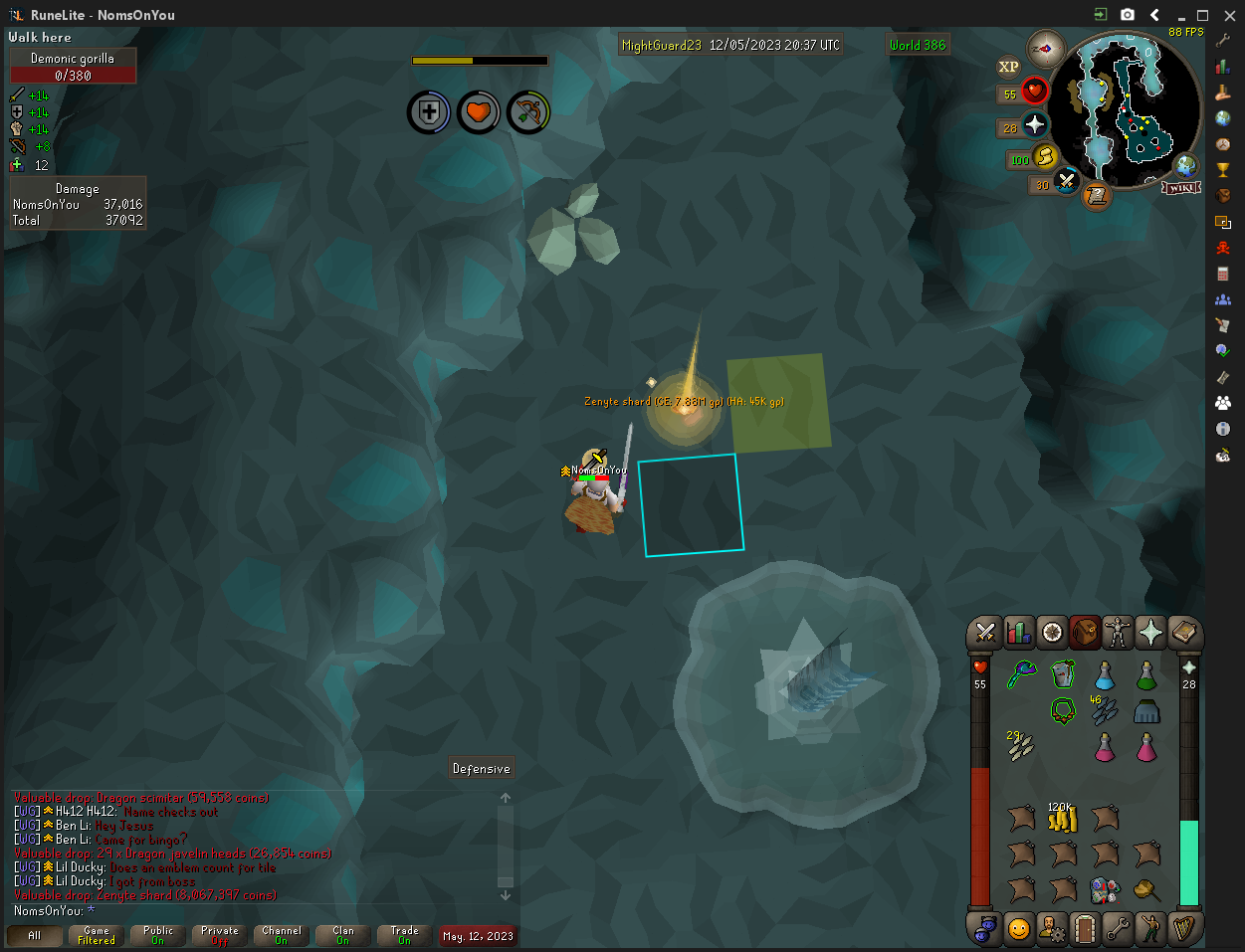
Task: Switch to the Skills tab
Action: (x=1018, y=632)
